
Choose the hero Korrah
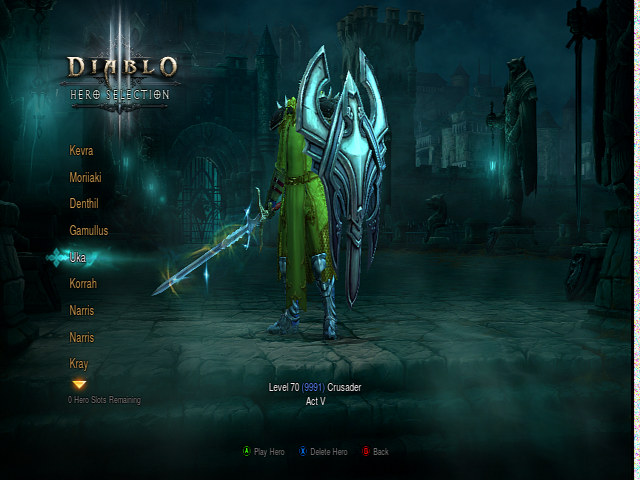coord(83,284)
